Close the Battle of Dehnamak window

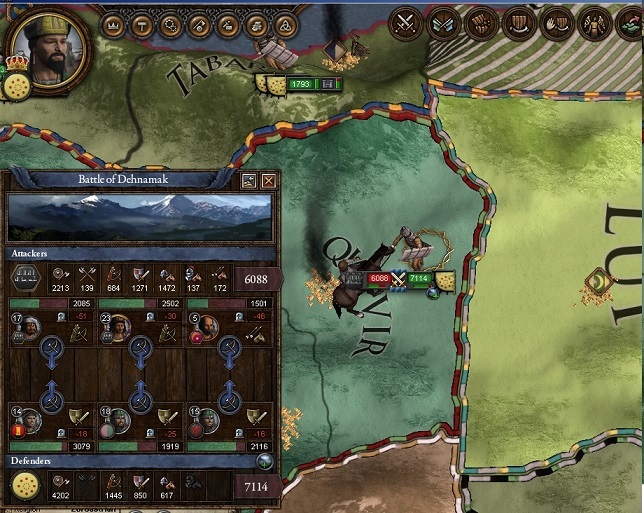click(269, 181)
